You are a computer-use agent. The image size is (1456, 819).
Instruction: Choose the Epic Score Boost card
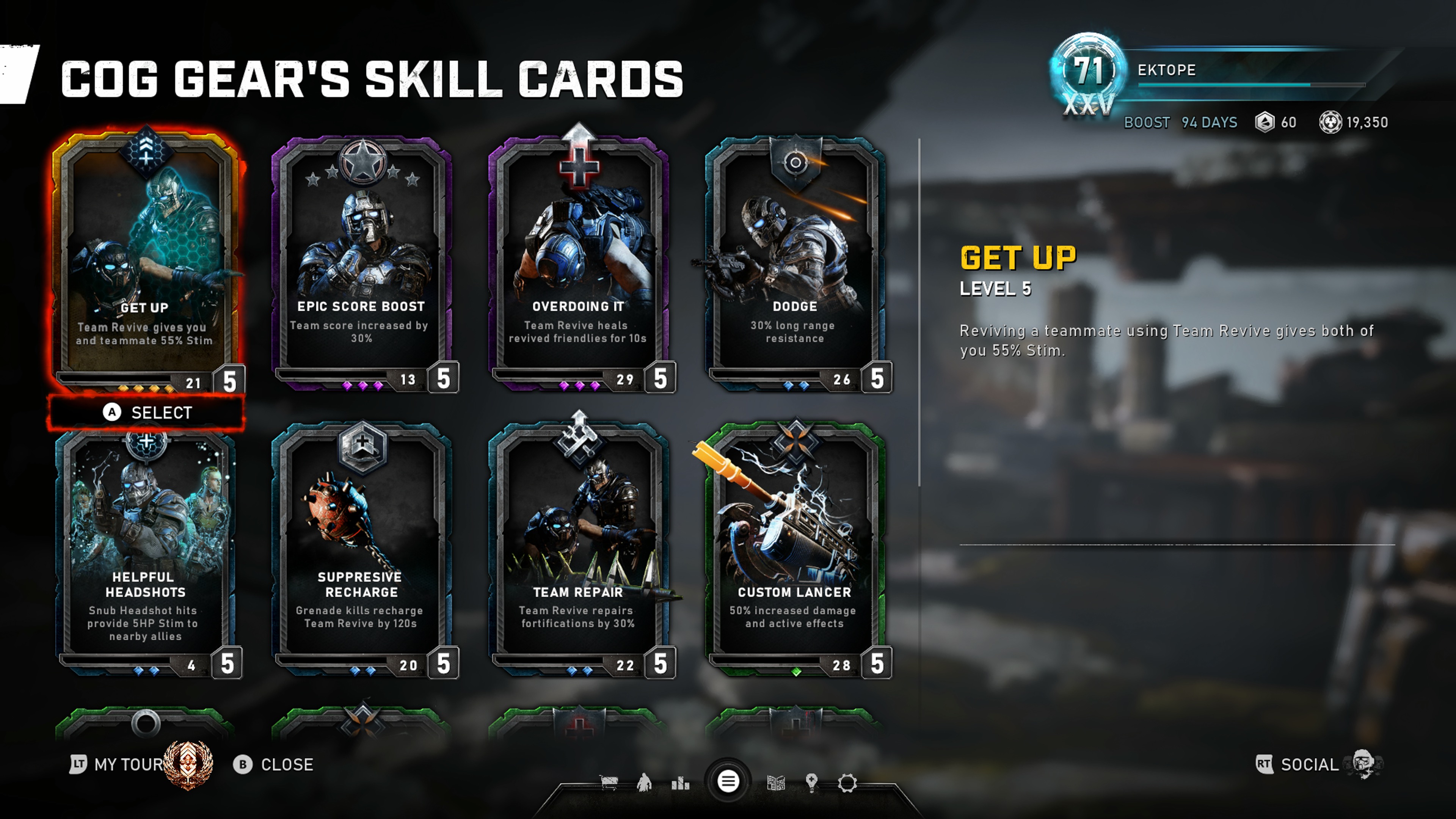pos(362,260)
